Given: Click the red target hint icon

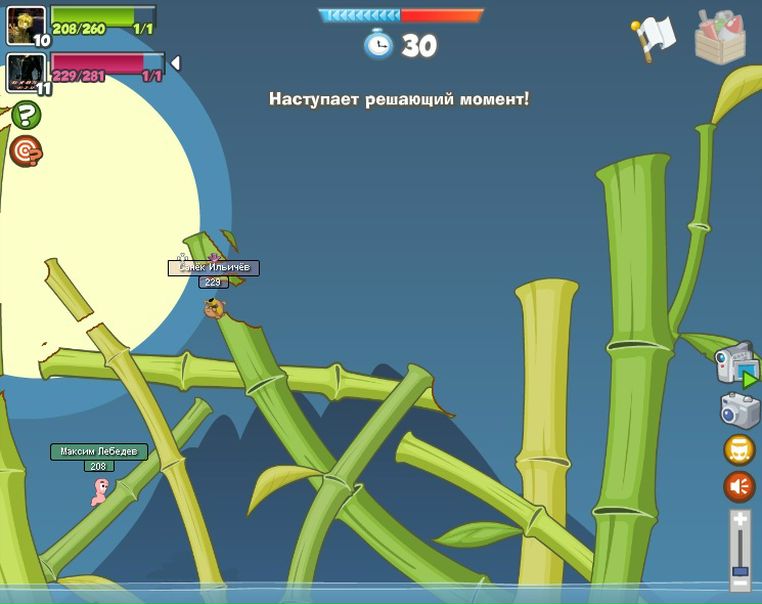Looking at the screenshot, I should (25, 151).
